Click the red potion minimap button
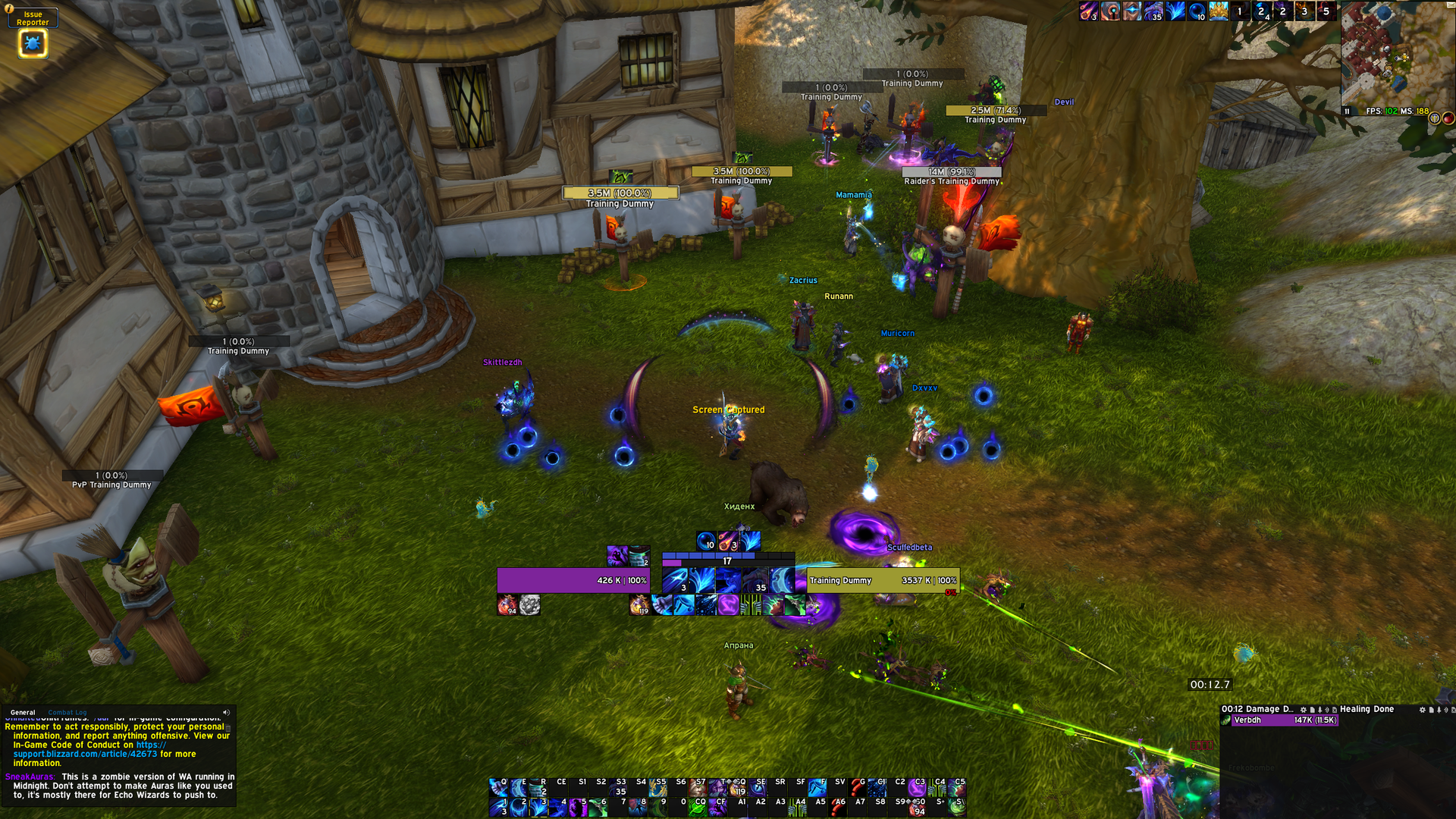 click(x=1448, y=118)
